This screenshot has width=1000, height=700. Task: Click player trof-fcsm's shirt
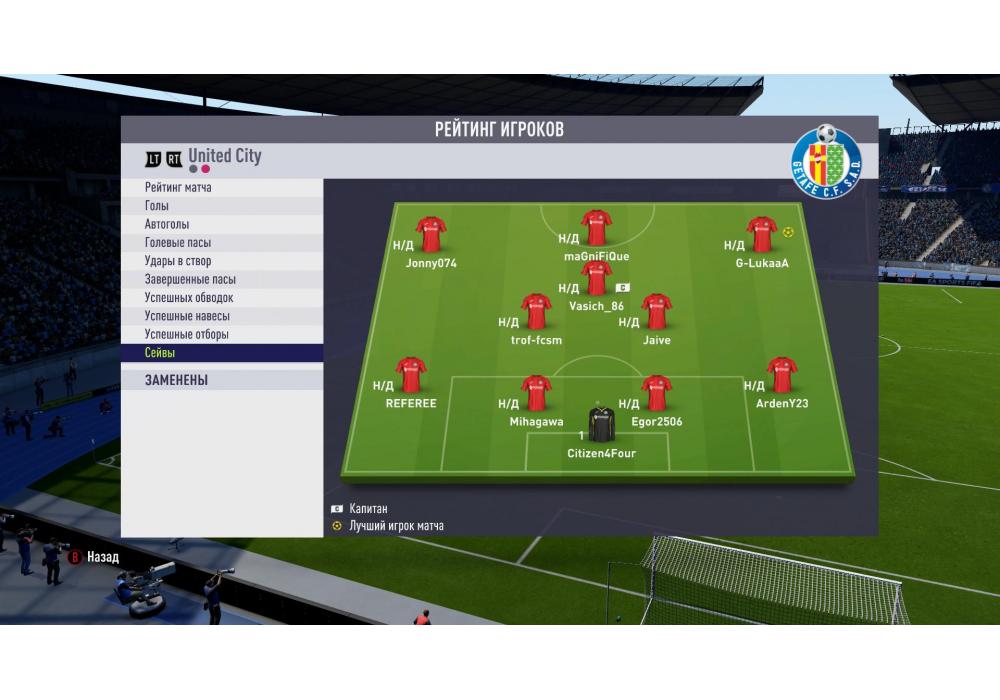[x=536, y=311]
